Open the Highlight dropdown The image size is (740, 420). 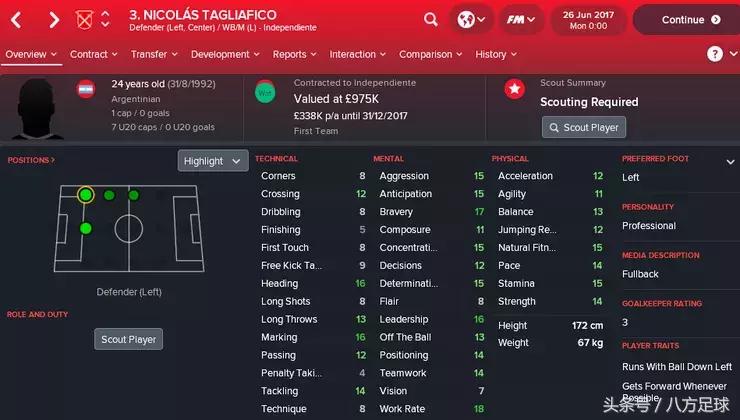click(x=213, y=161)
